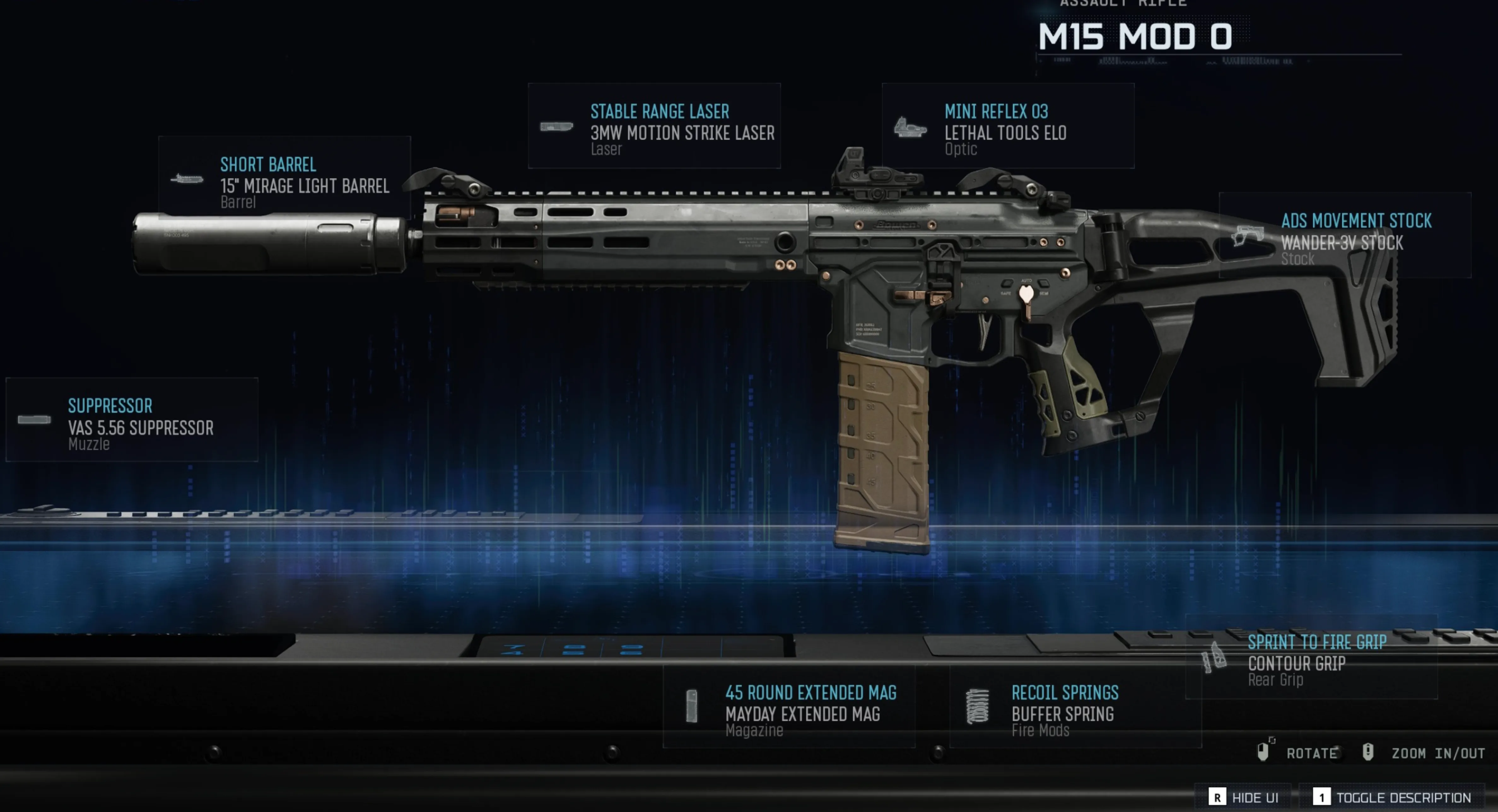The width and height of the screenshot is (1498, 812).
Task: Click the VAS 5.56 Suppressor muzzle icon
Action: click(33, 419)
